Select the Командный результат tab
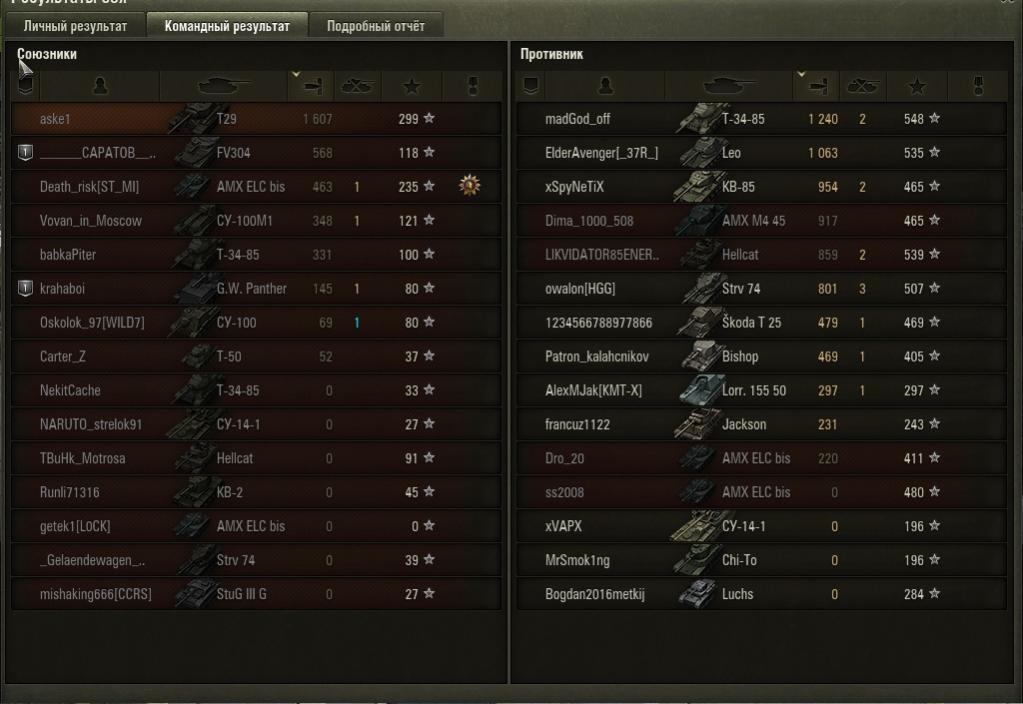This screenshot has height=704, width=1023. (227, 26)
